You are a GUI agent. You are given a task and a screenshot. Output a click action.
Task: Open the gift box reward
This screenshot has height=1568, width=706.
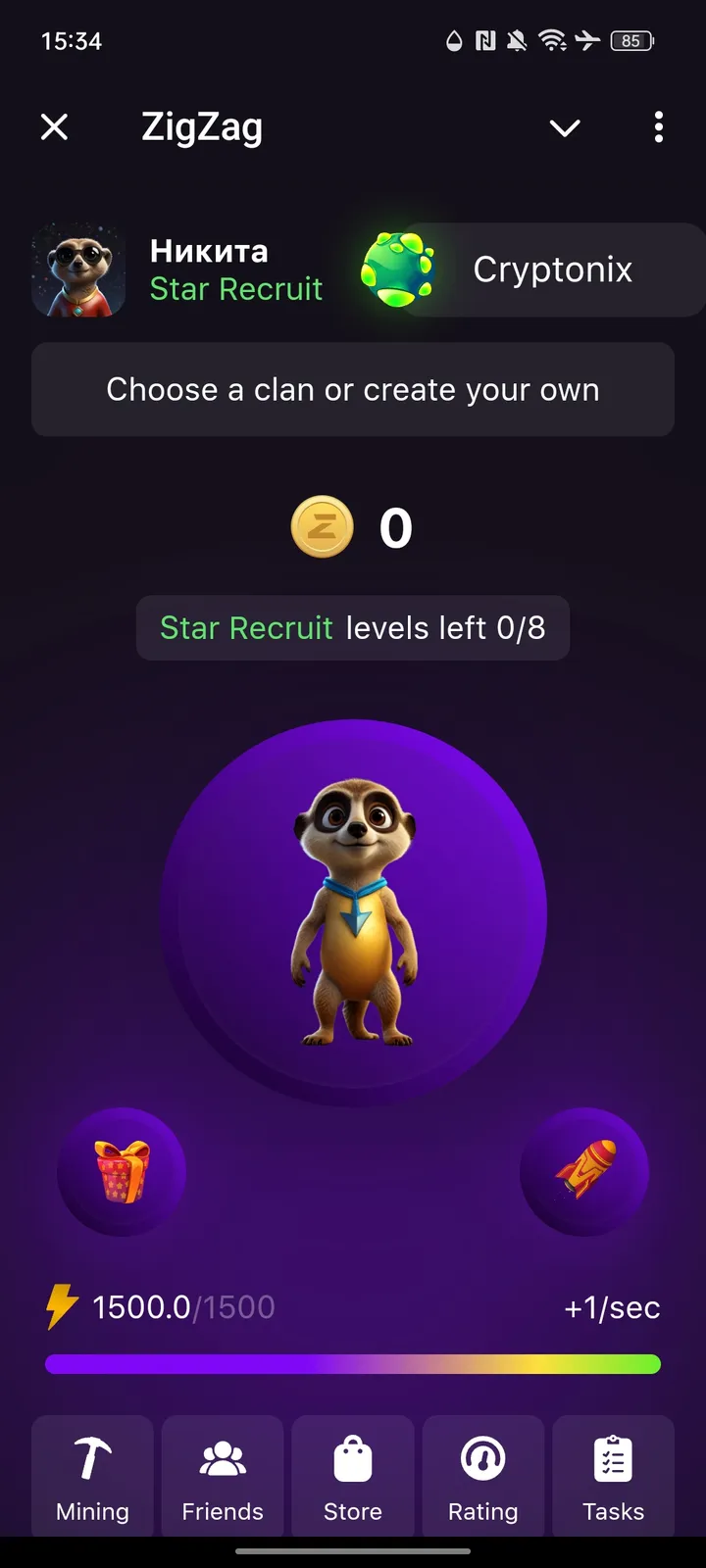pyautogui.click(x=122, y=1171)
